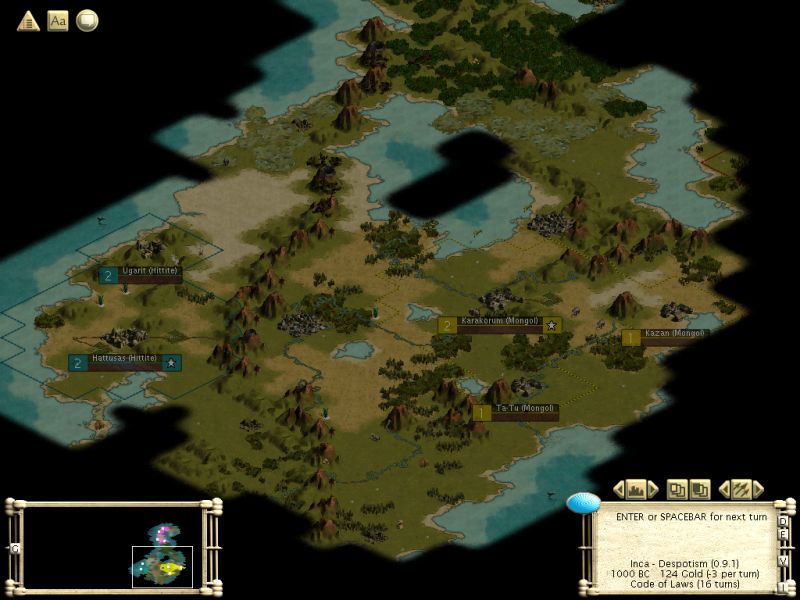Click the dark overlapping squares button
This screenshot has width=800, height=600.
(700, 489)
